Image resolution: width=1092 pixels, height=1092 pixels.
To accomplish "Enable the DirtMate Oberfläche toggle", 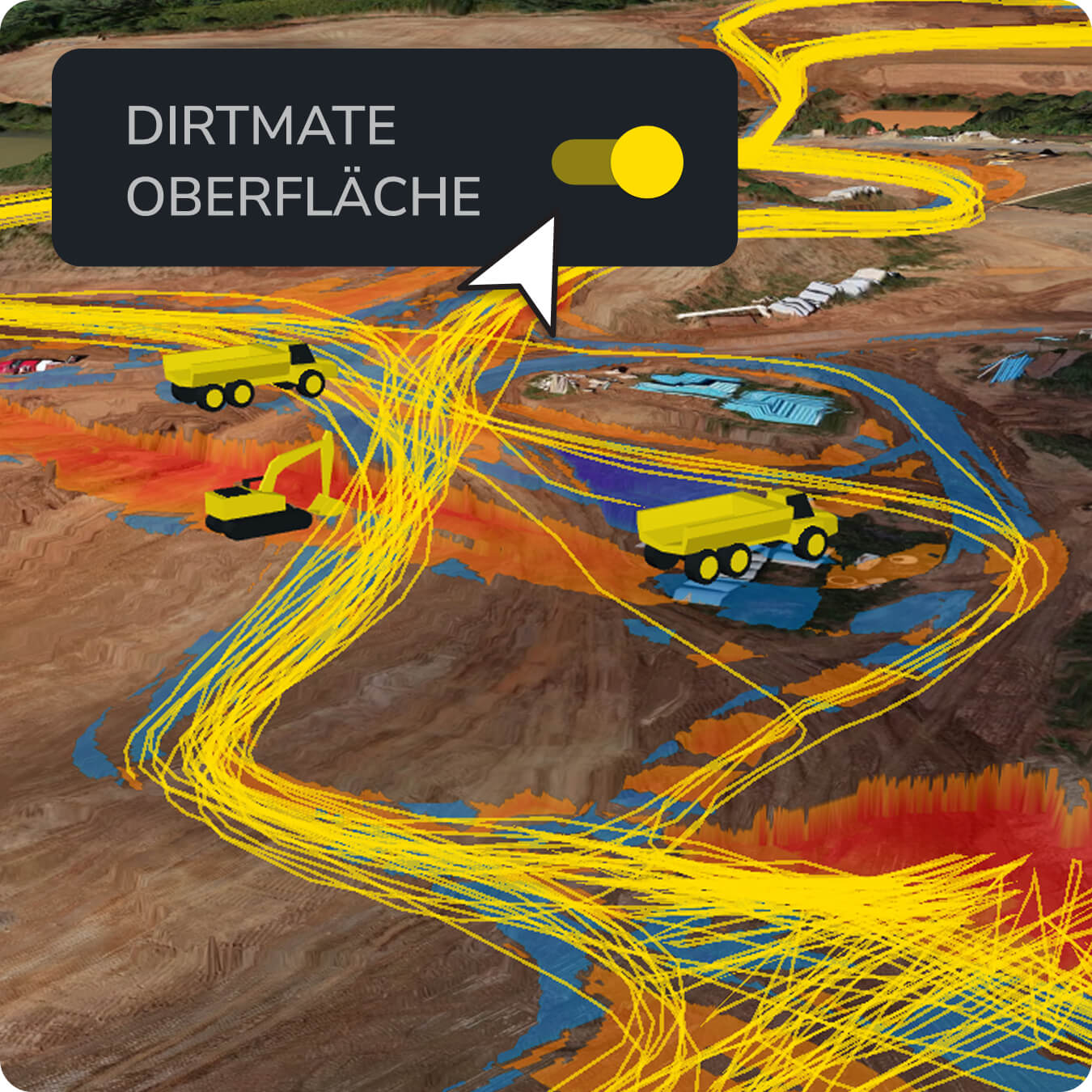I will coord(619,162).
